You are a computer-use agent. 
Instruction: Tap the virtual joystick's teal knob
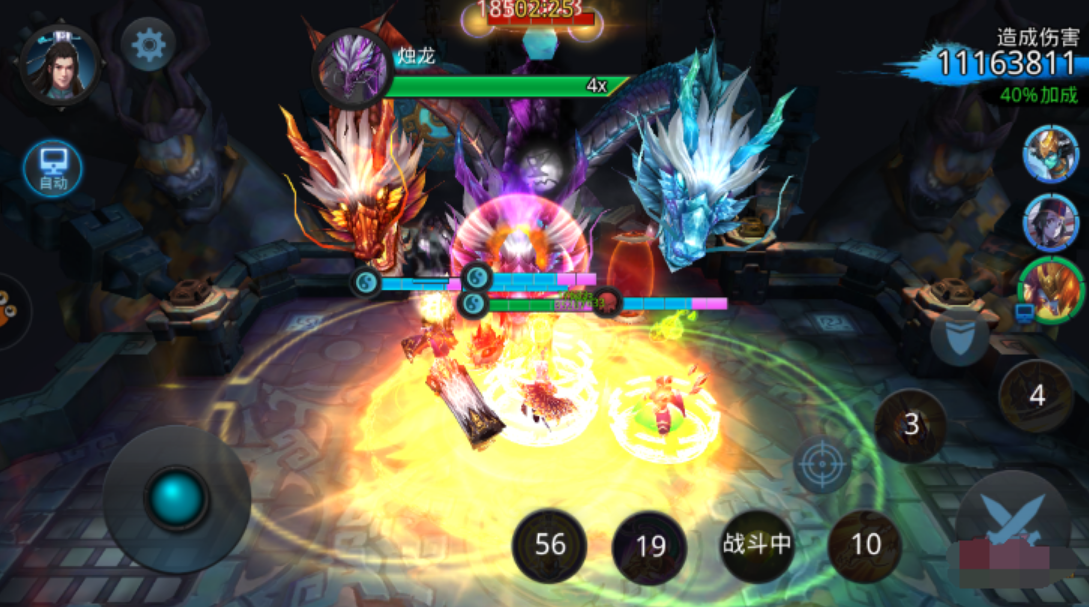(x=177, y=497)
